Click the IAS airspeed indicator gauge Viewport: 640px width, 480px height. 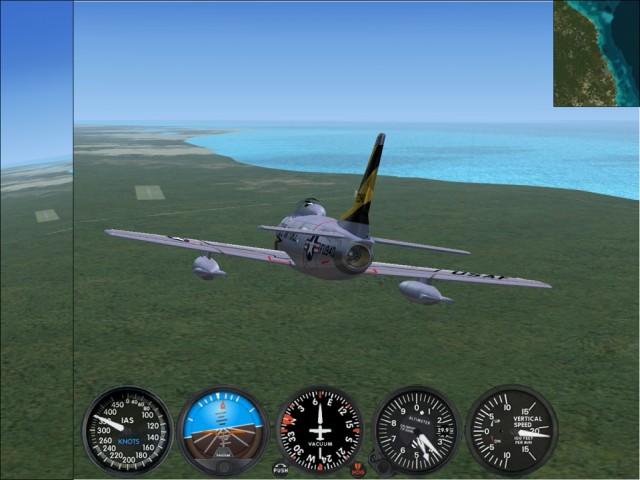tap(127, 430)
